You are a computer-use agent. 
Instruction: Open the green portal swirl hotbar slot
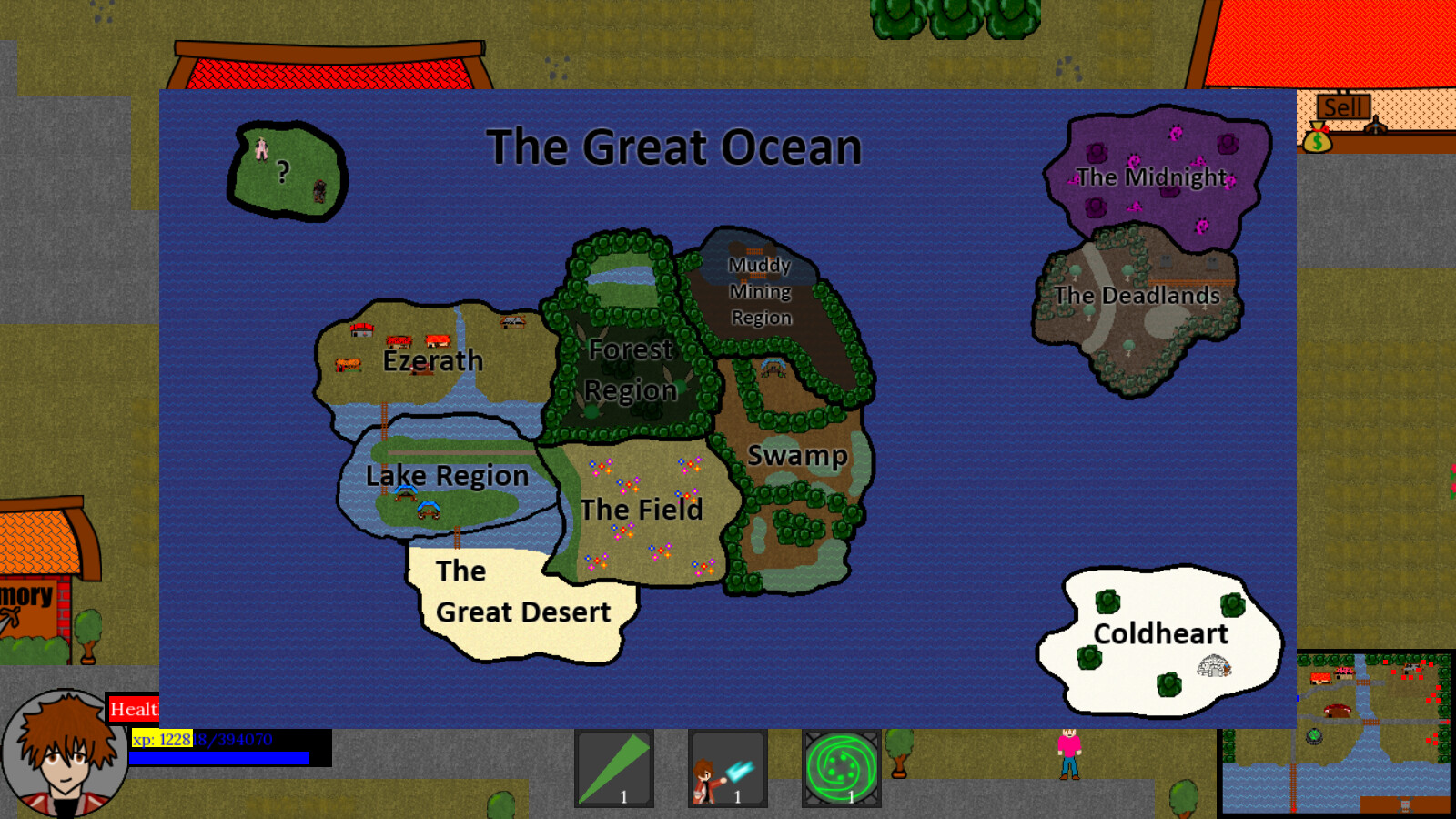(839, 769)
